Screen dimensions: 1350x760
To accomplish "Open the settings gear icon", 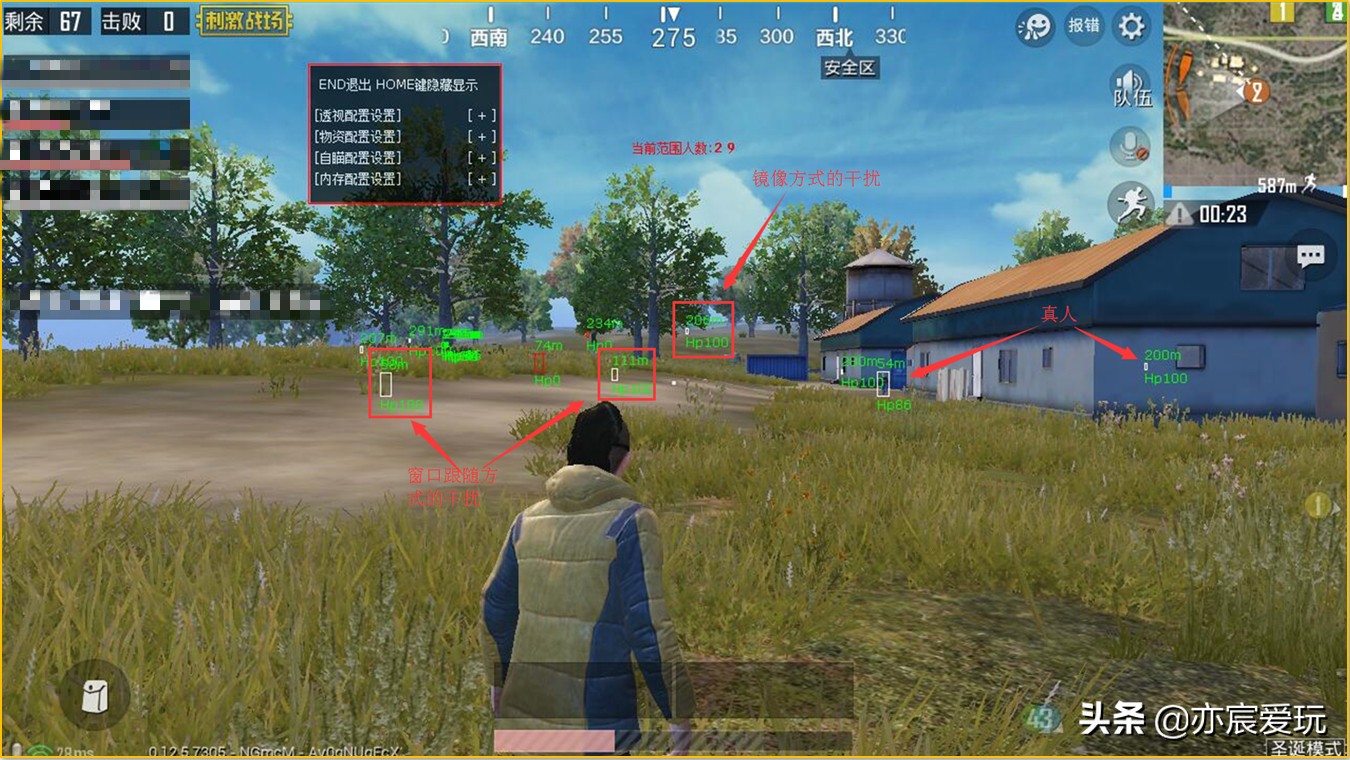I will (1130, 27).
